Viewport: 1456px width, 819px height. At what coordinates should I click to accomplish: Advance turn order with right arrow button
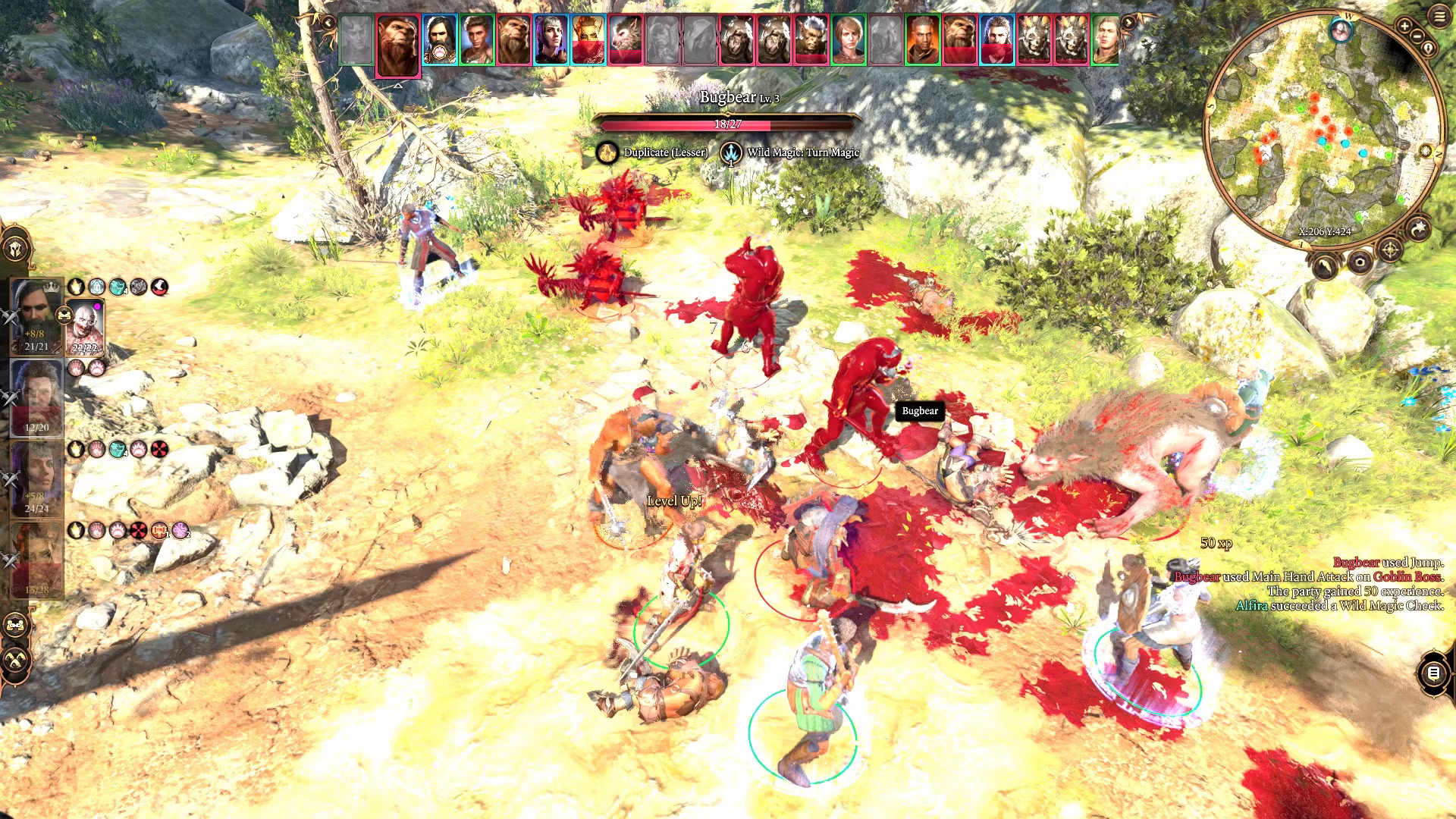pyautogui.click(x=1128, y=23)
